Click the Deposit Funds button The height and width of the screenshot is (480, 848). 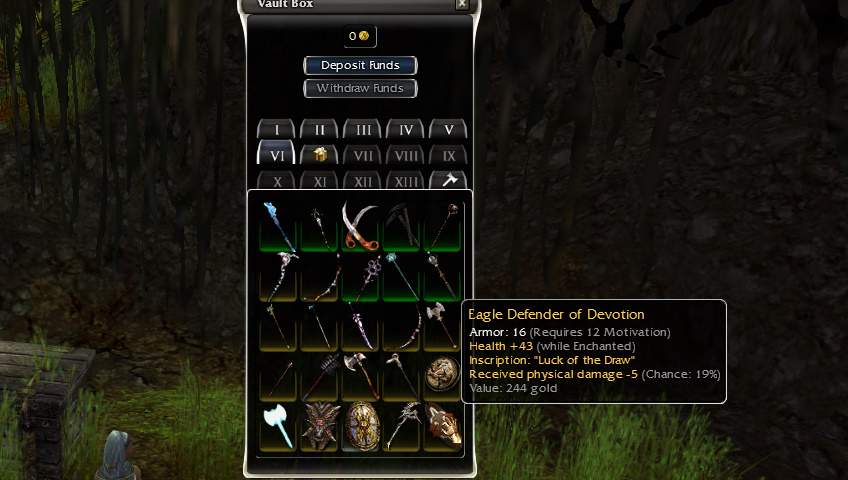[x=360, y=65]
